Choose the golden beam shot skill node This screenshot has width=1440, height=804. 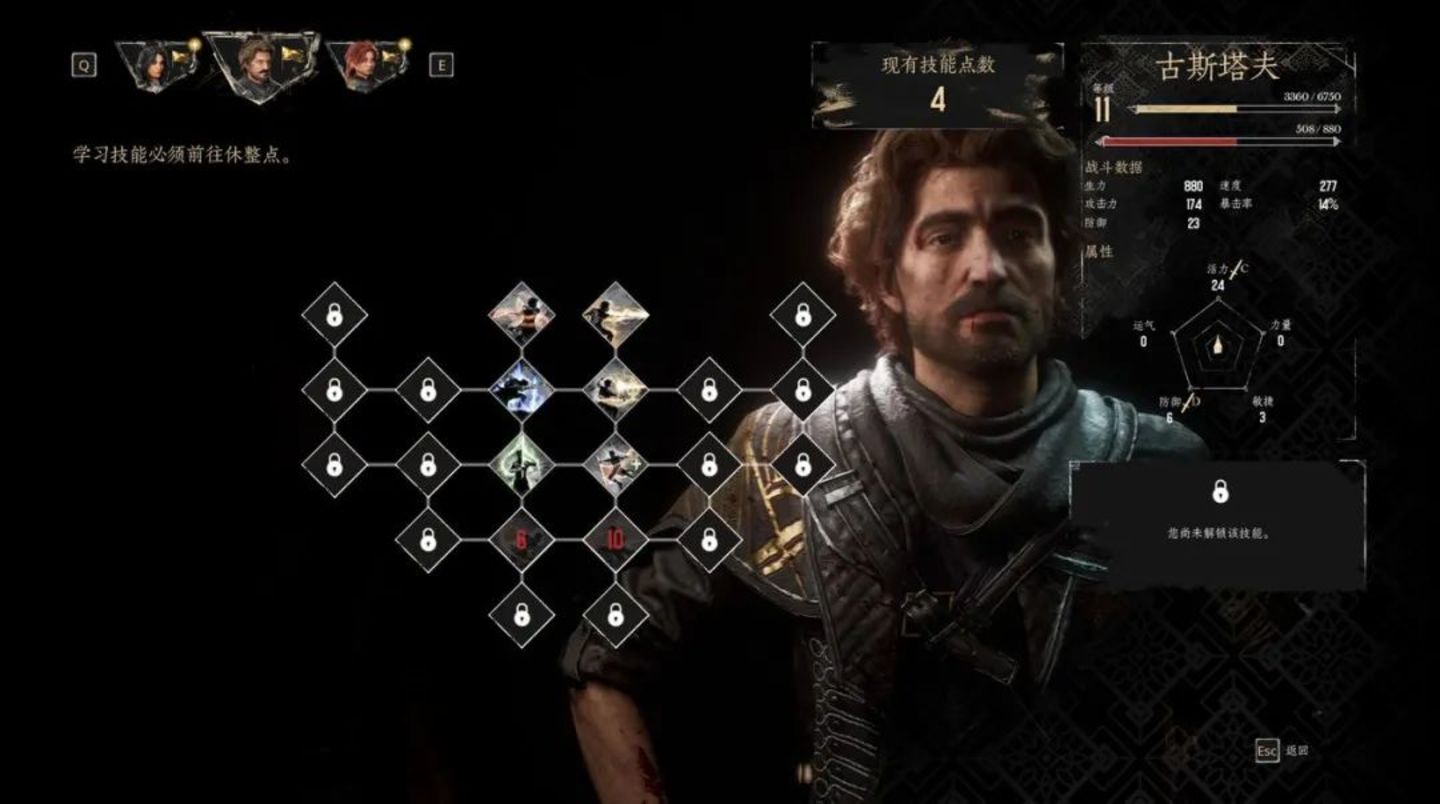coord(615,314)
